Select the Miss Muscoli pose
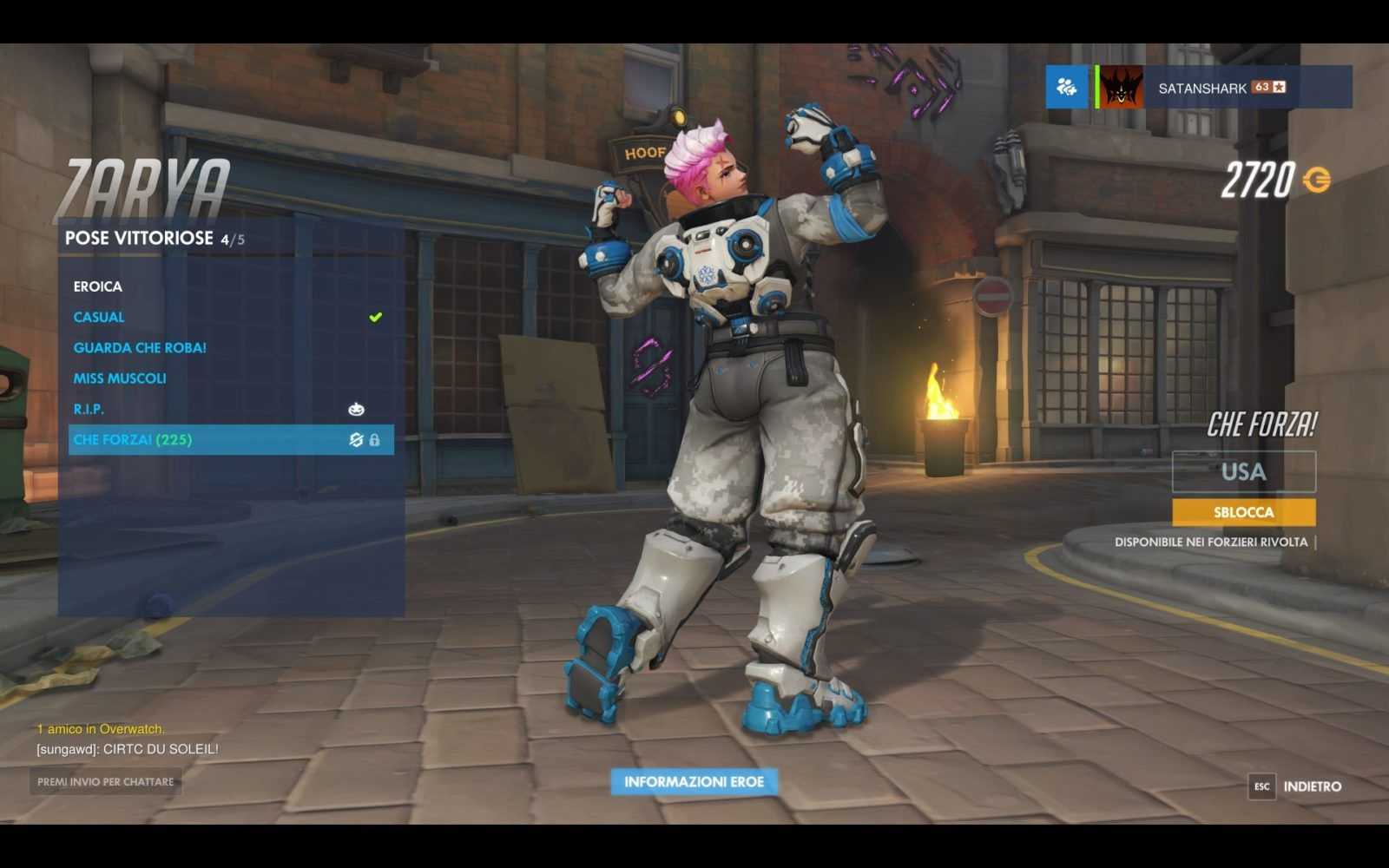 [120, 378]
